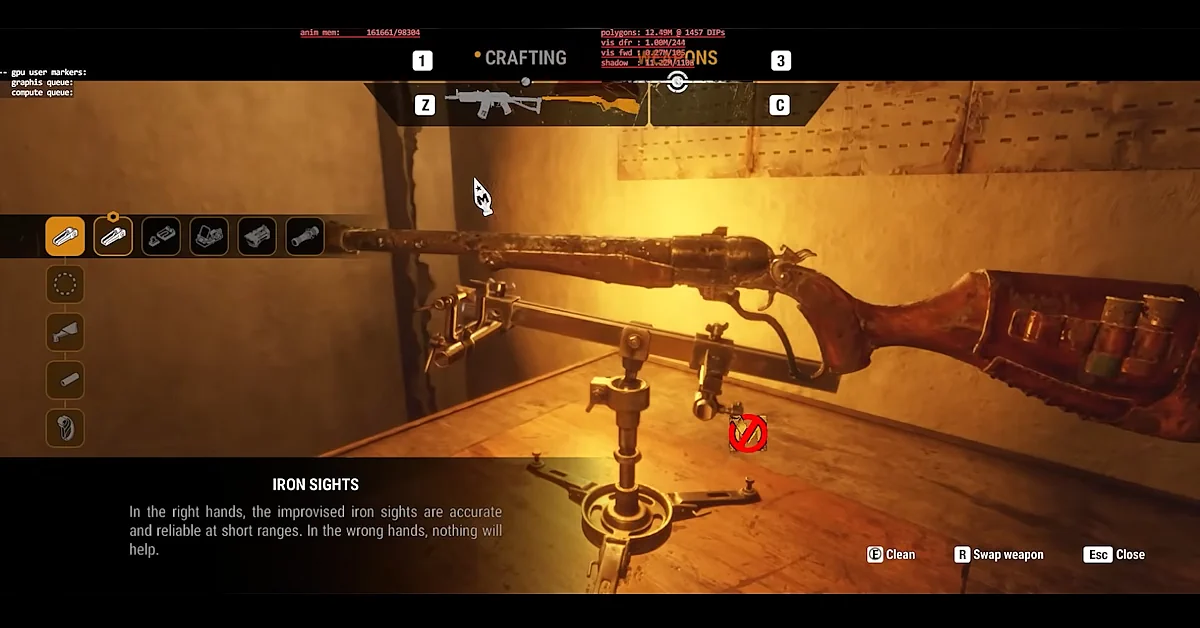
Task: Pick the iron sights slot with hexagon marker
Action: pyautogui.click(x=113, y=237)
